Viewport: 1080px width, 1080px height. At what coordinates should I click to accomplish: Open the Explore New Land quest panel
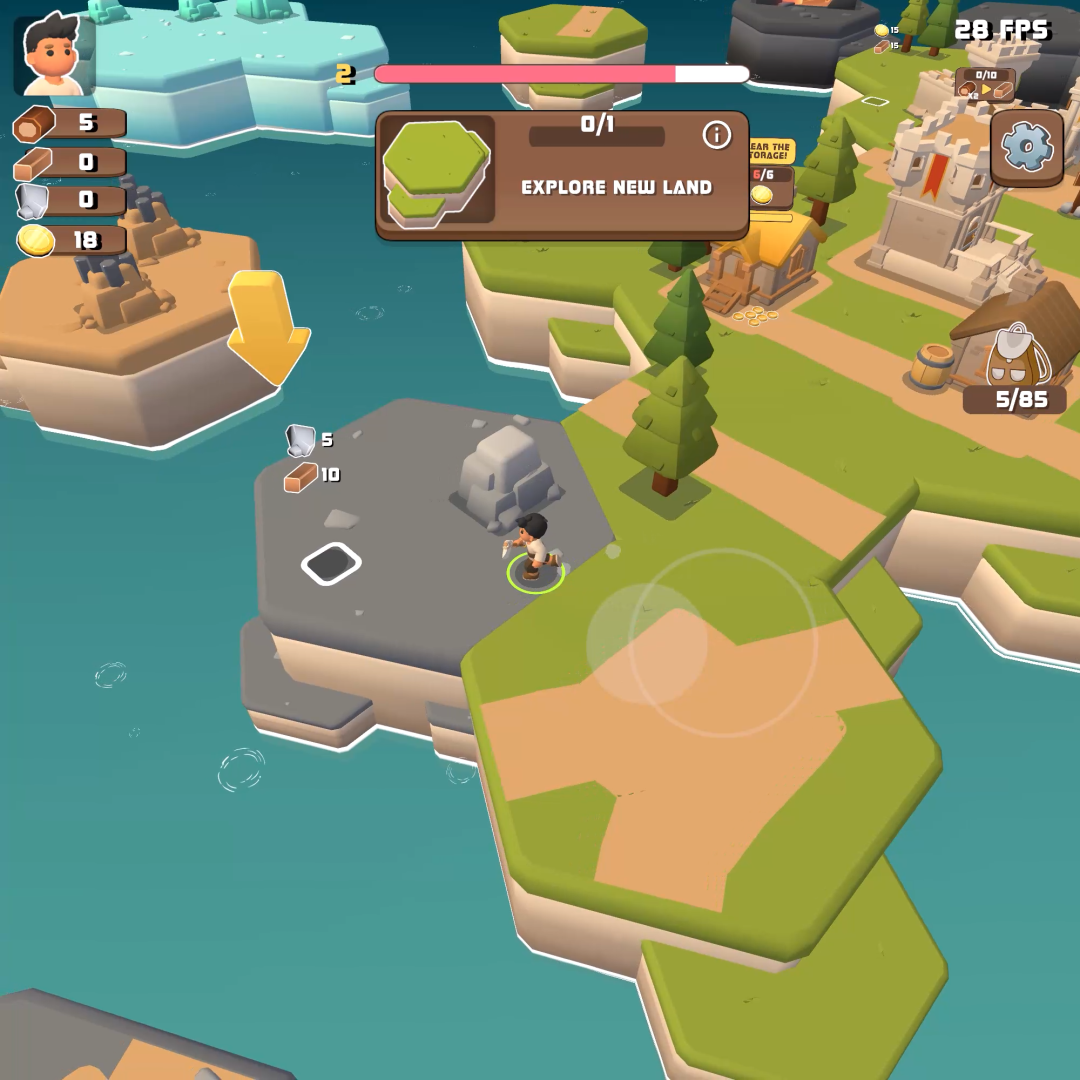[562, 176]
